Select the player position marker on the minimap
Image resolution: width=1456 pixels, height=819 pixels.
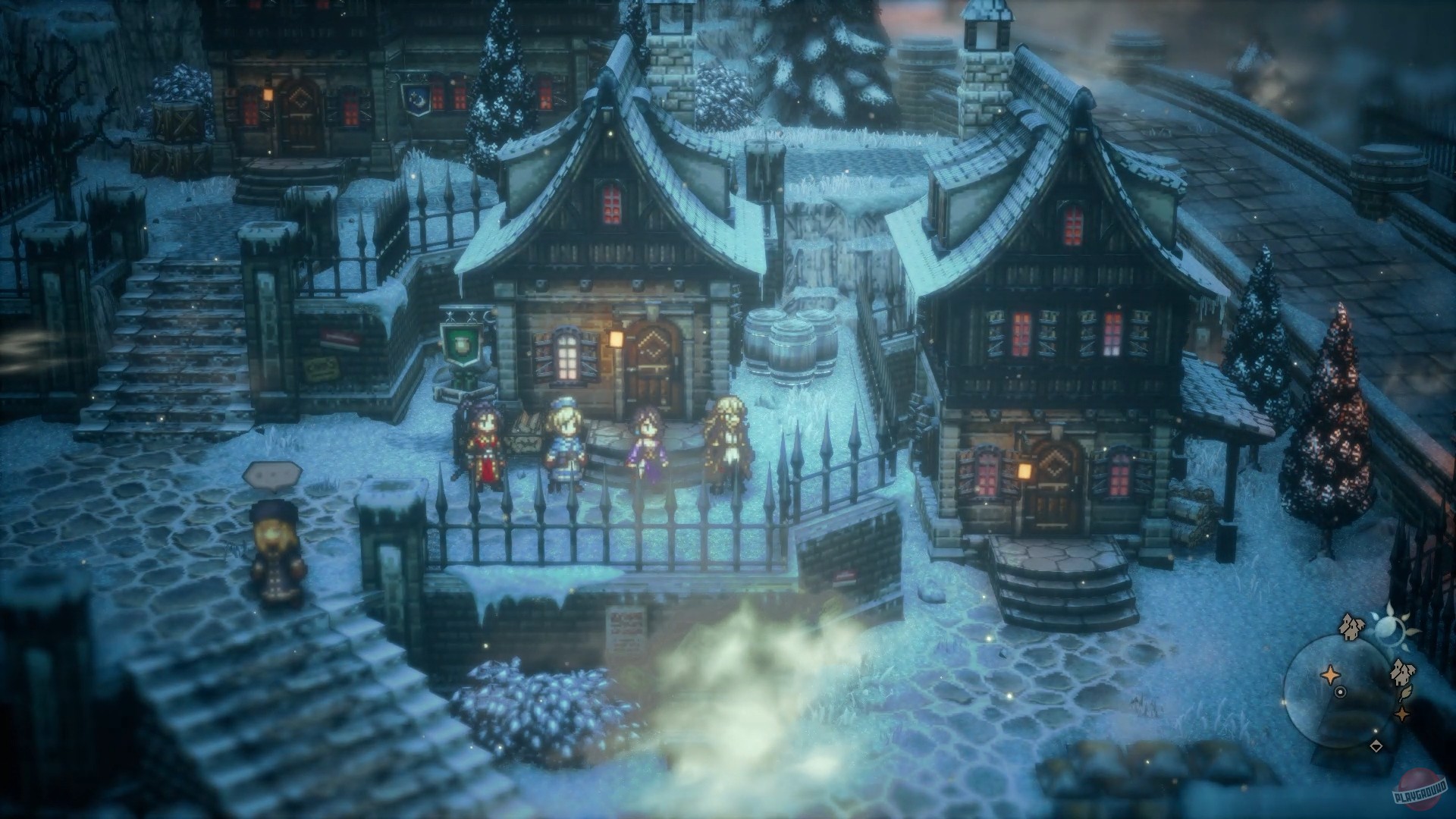[x=1341, y=692]
